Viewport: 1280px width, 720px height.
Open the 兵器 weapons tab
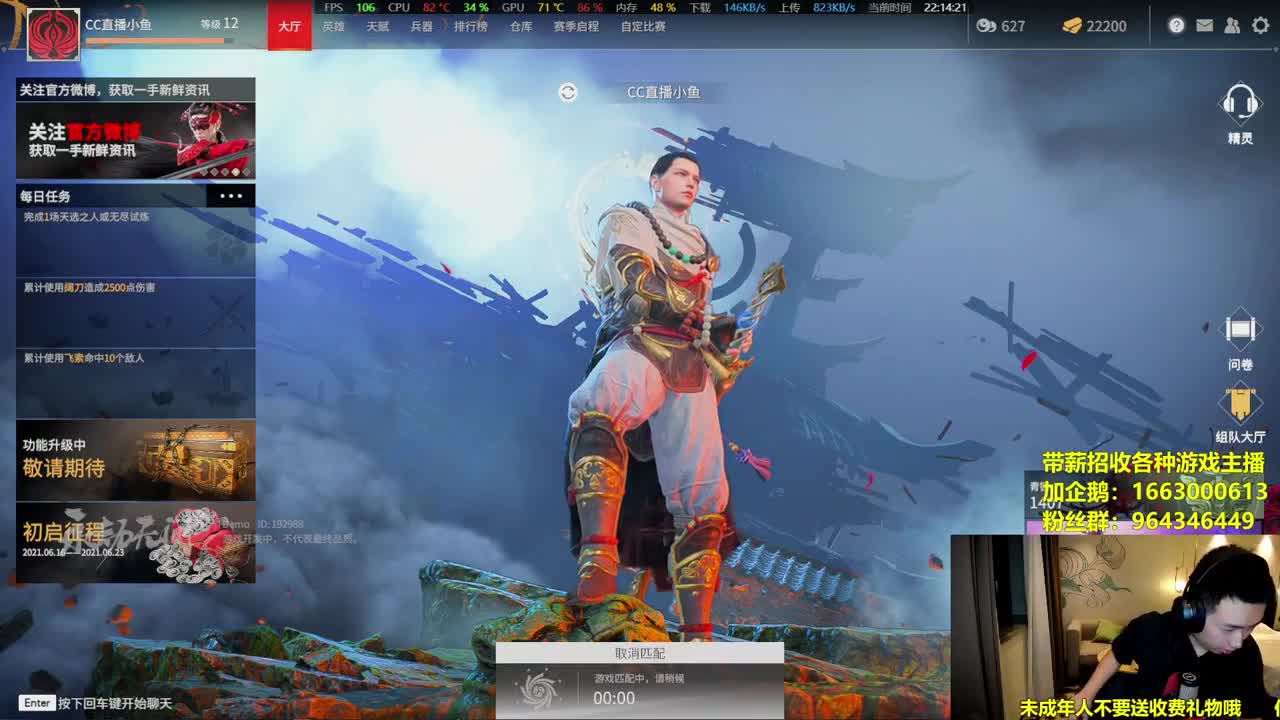(419, 27)
